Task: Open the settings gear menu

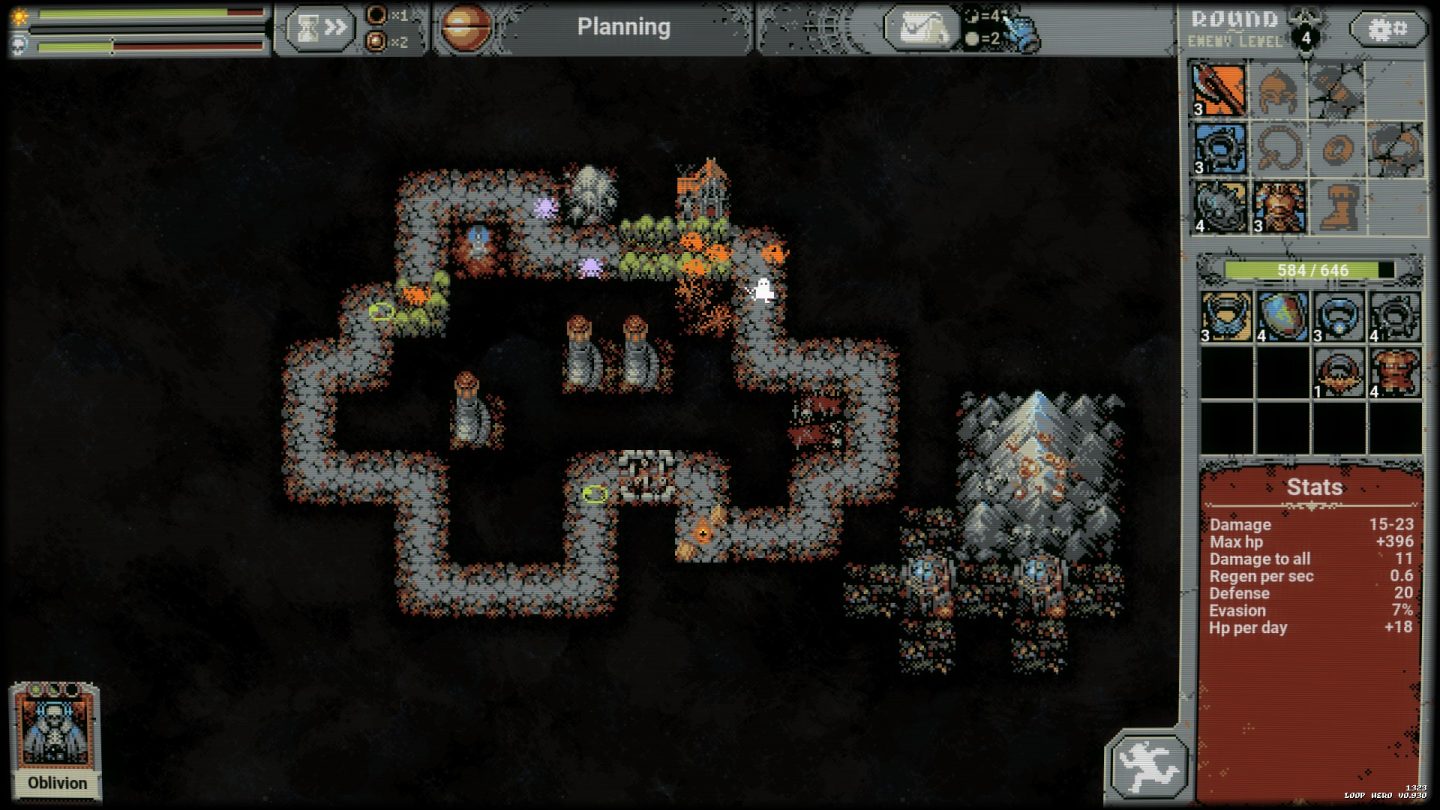Action: click(1387, 29)
